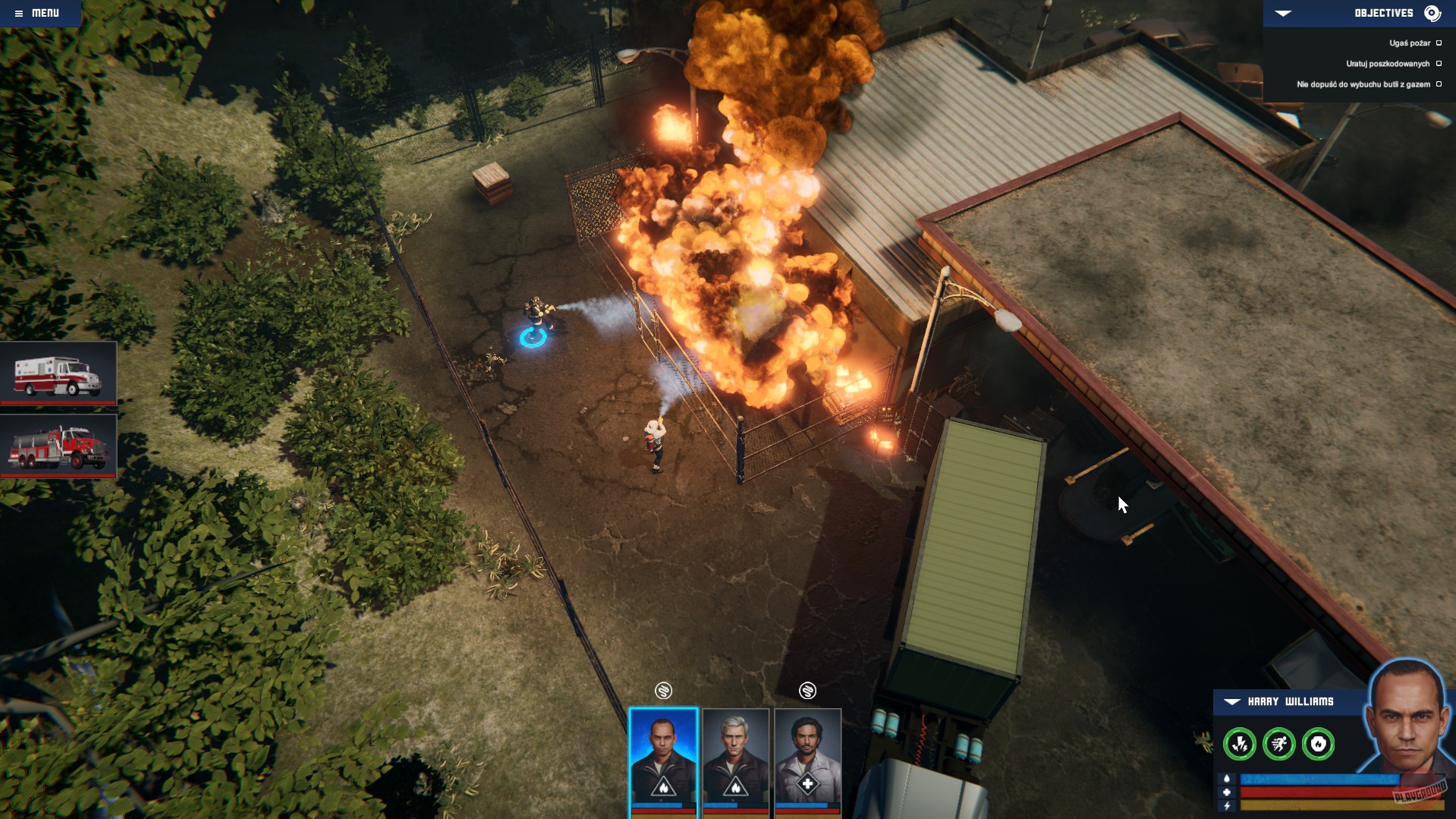Activate the sprint ability icon
Viewport: 1456px width, 819px height.
pos(1279,745)
